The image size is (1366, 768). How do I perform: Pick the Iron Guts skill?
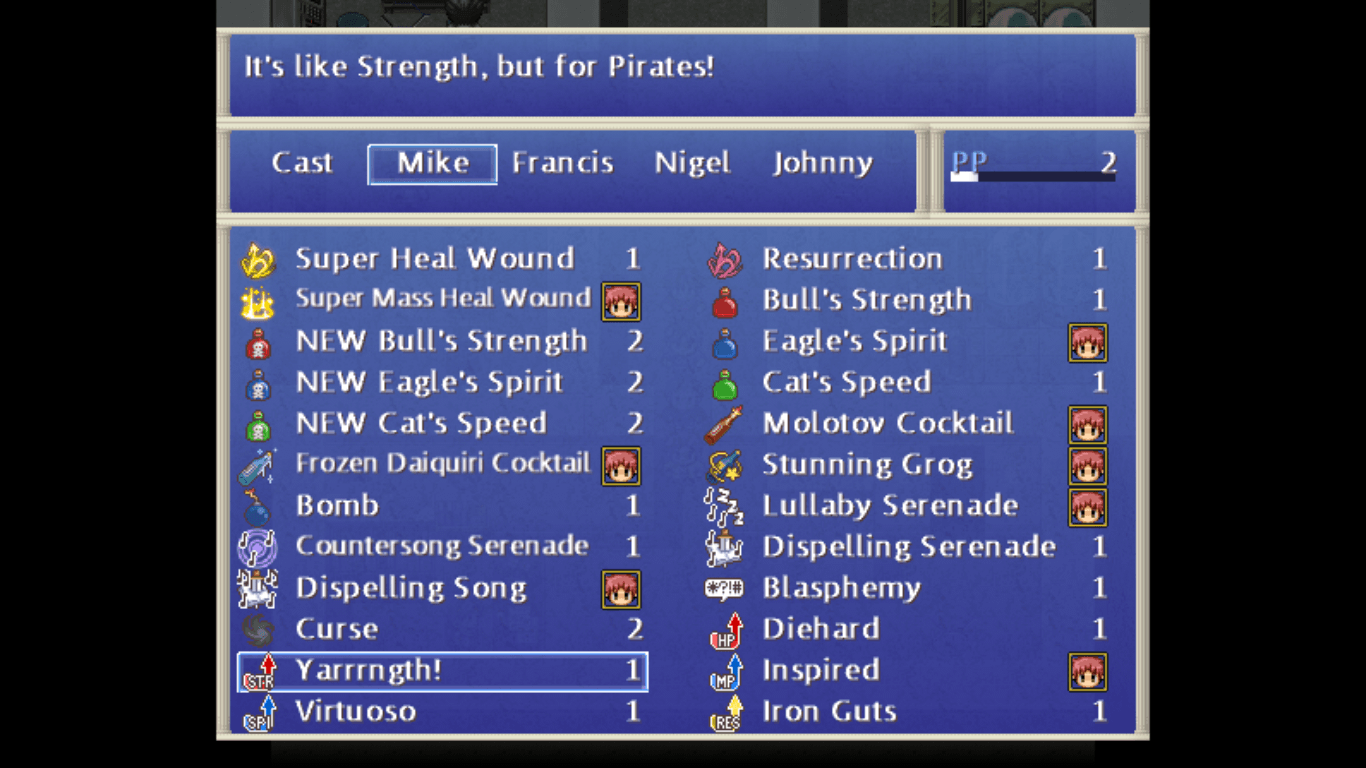829,711
